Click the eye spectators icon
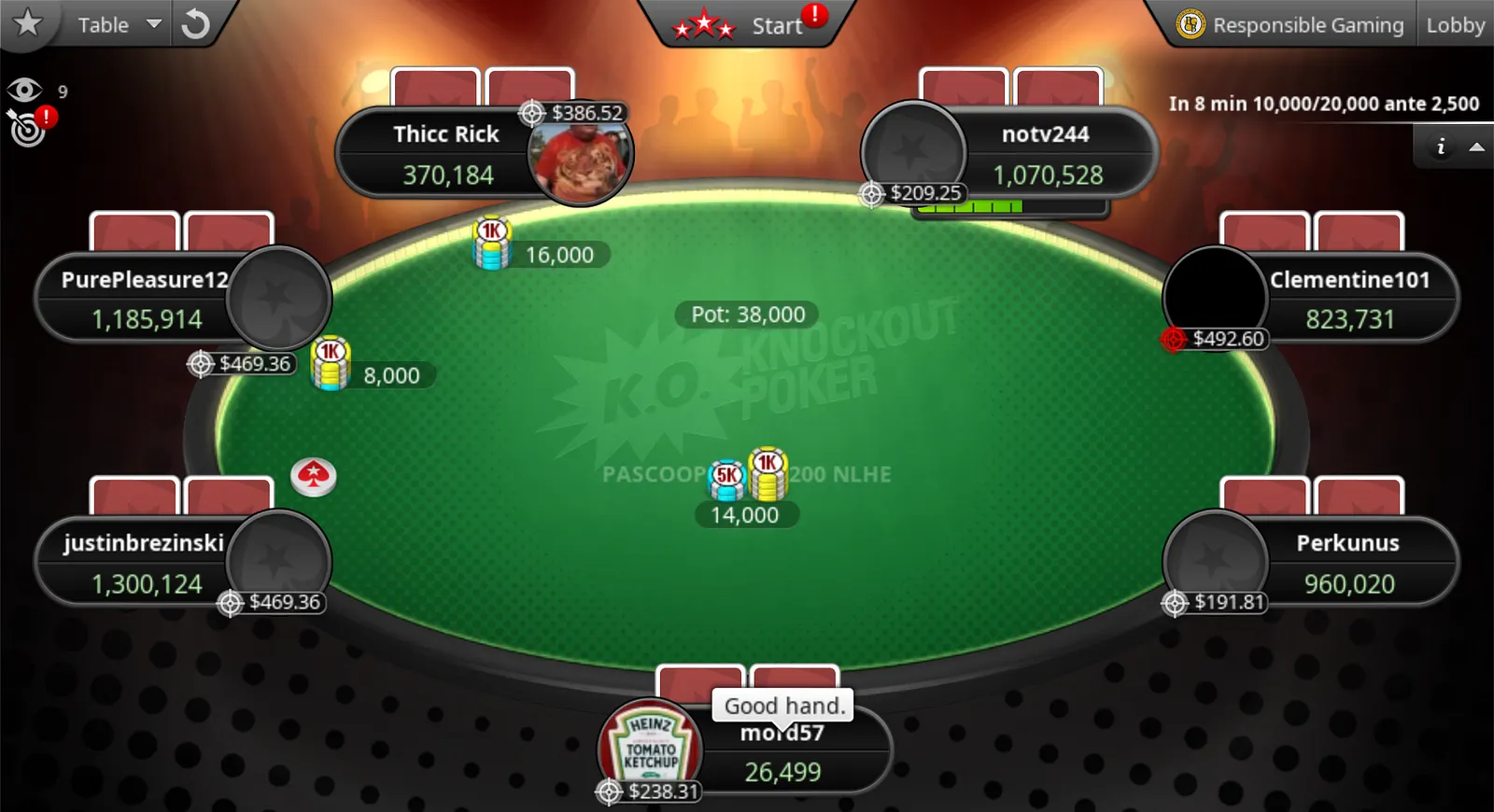 [x=24, y=91]
